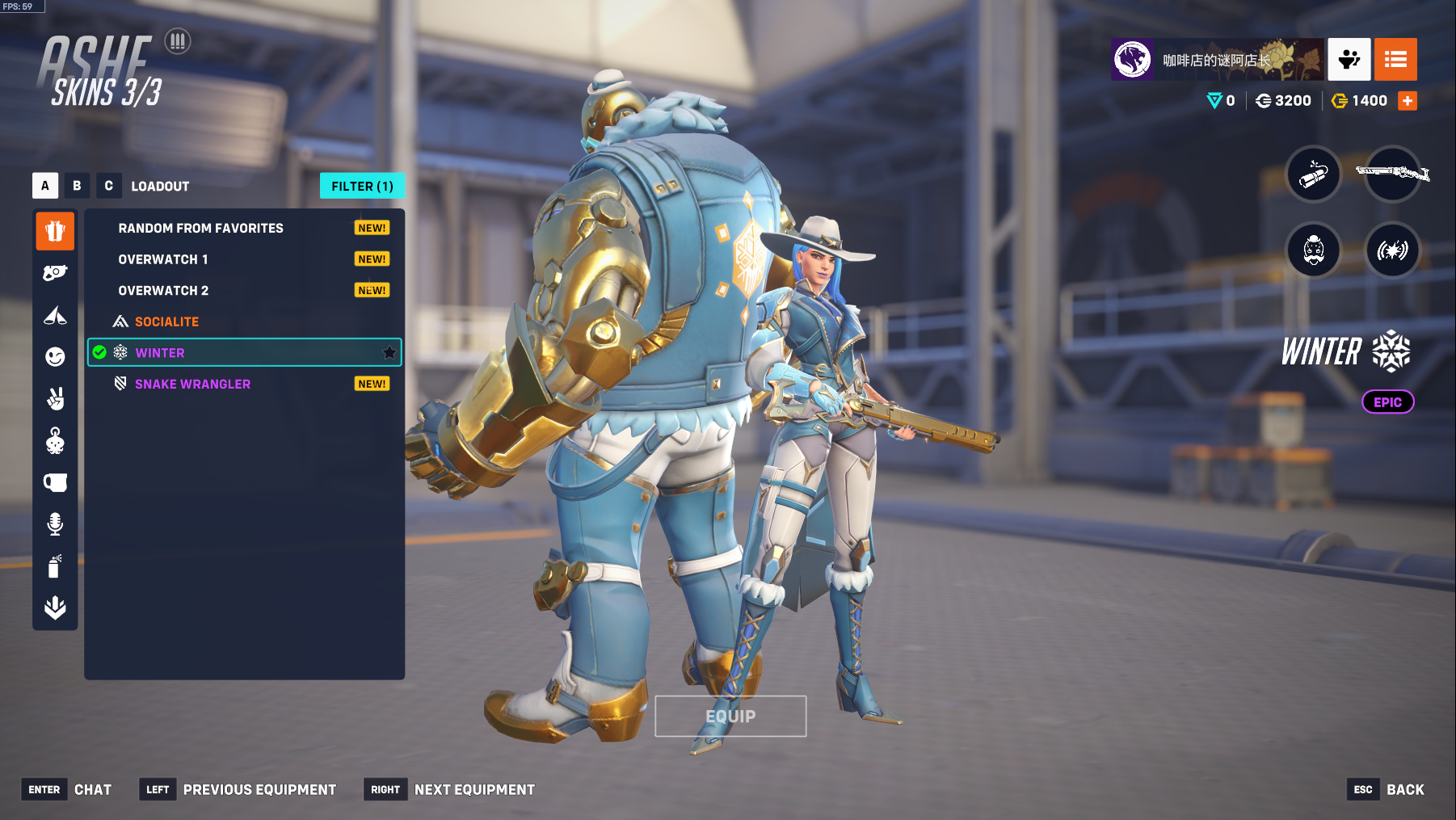Select loadout A tab
The width and height of the screenshot is (1456, 820).
click(x=45, y=186)
